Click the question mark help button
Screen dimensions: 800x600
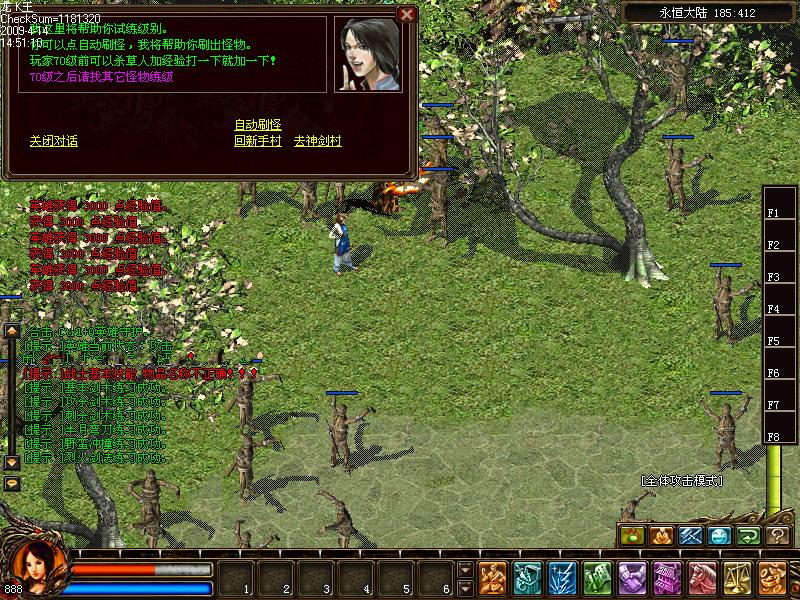pyautogui.click(x=779, y=536)
